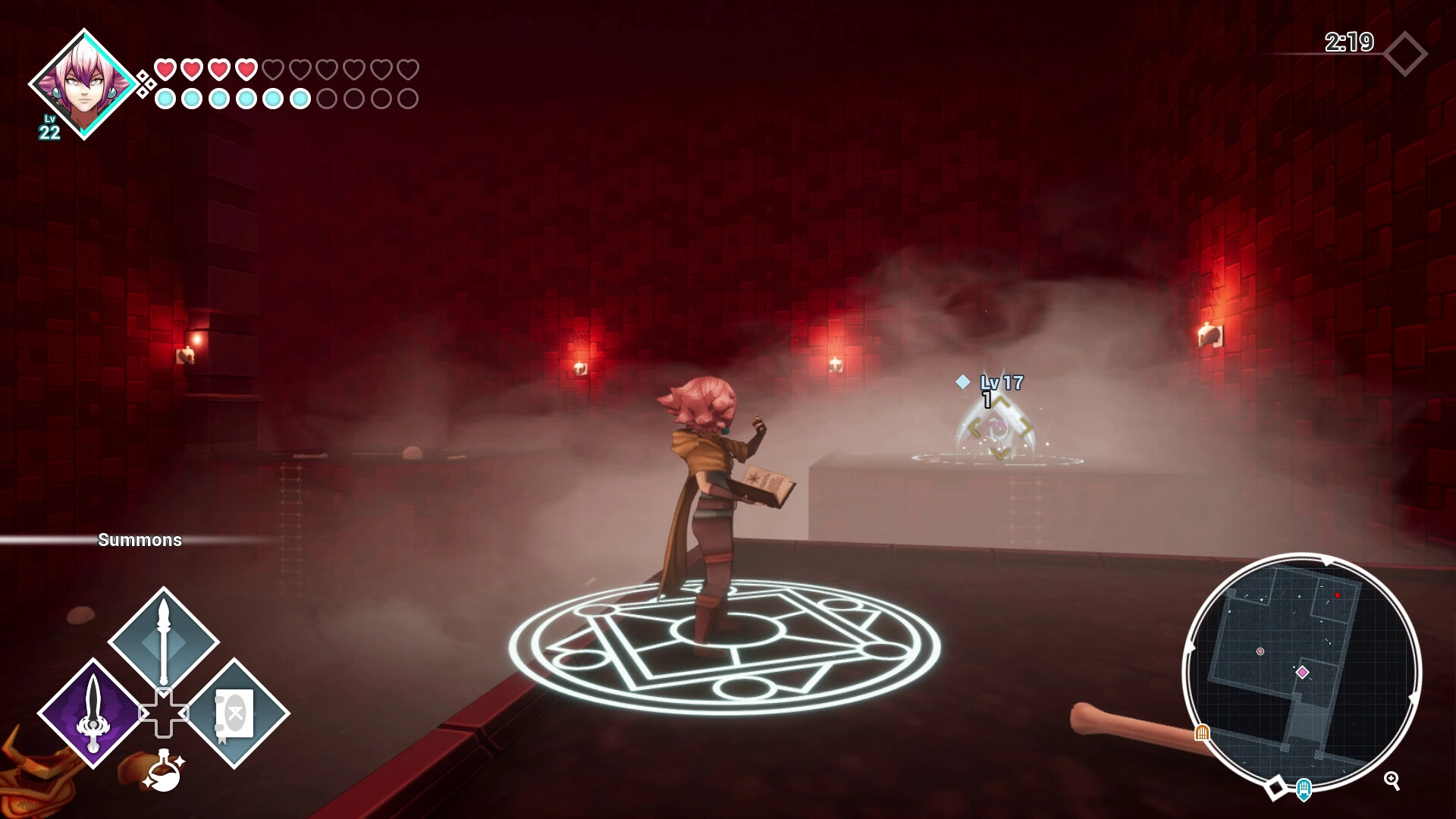
Task: Zoom the minimap with the magnifier icon
Action: click(1392, 780)
